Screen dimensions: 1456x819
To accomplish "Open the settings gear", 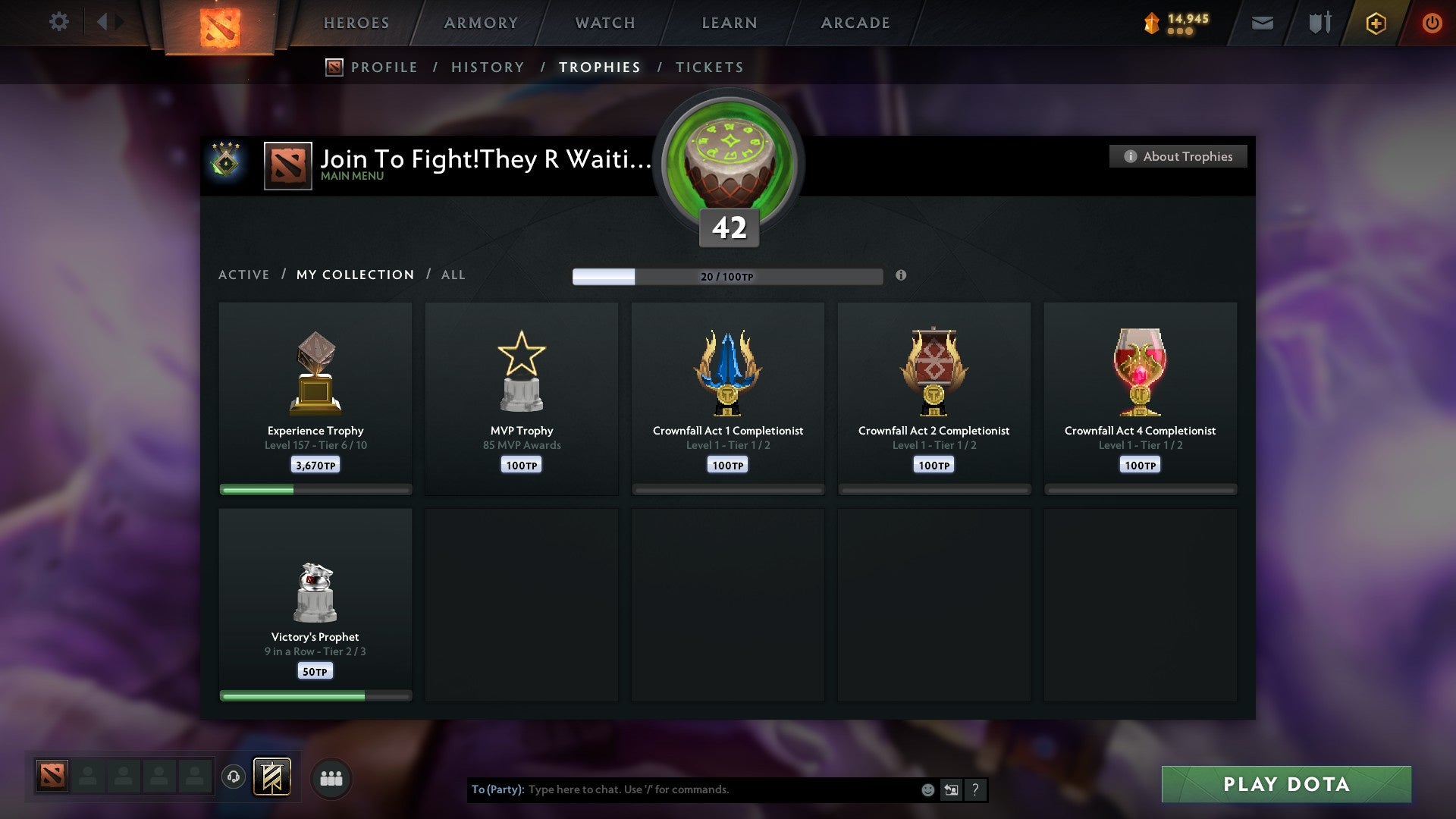I will coord(58,21).
